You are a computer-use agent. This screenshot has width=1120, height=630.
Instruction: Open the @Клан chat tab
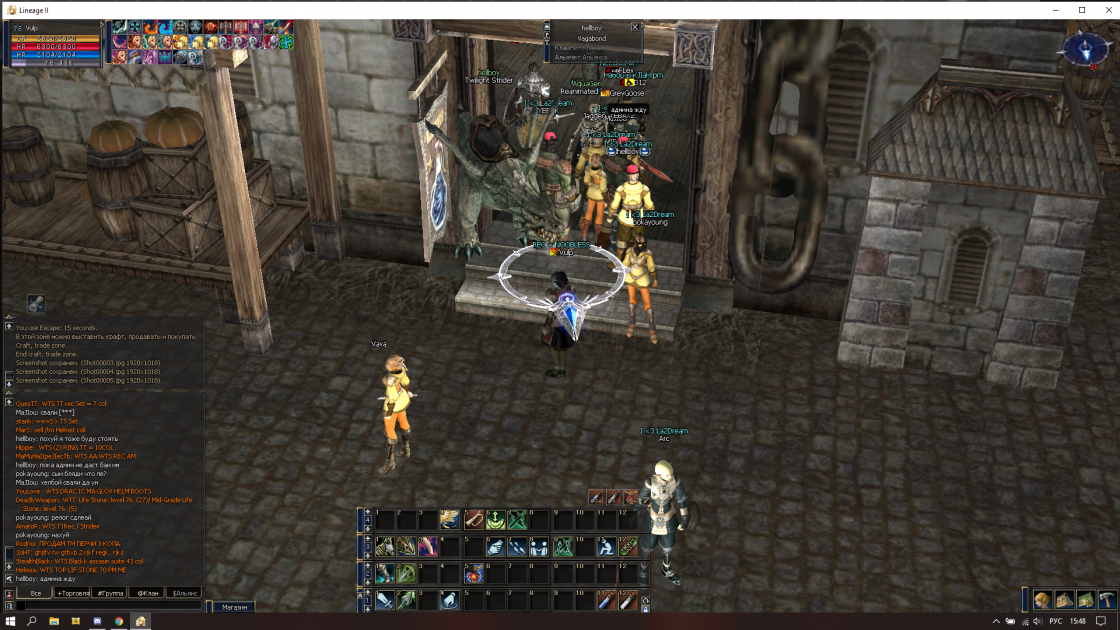[x=147, y=593]
